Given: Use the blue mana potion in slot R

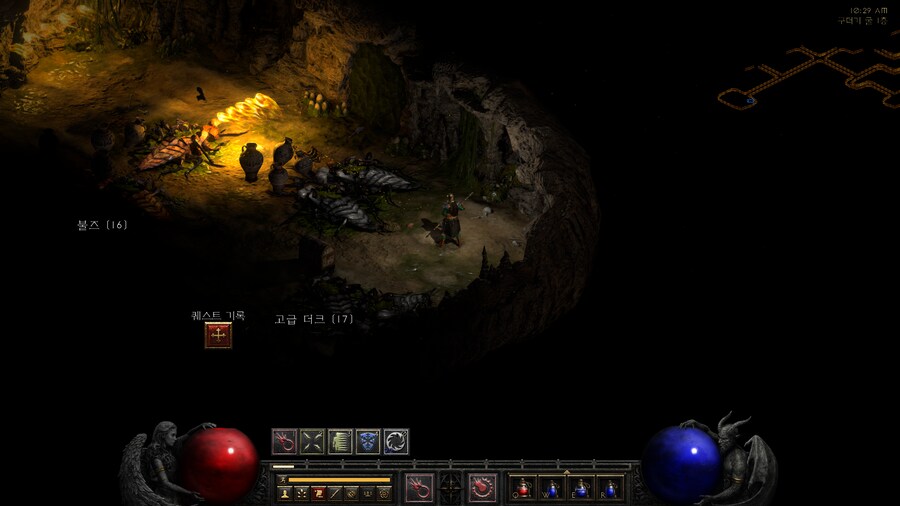Looking at the screenshot, I should pyautogui.click(x=610, y=488).
